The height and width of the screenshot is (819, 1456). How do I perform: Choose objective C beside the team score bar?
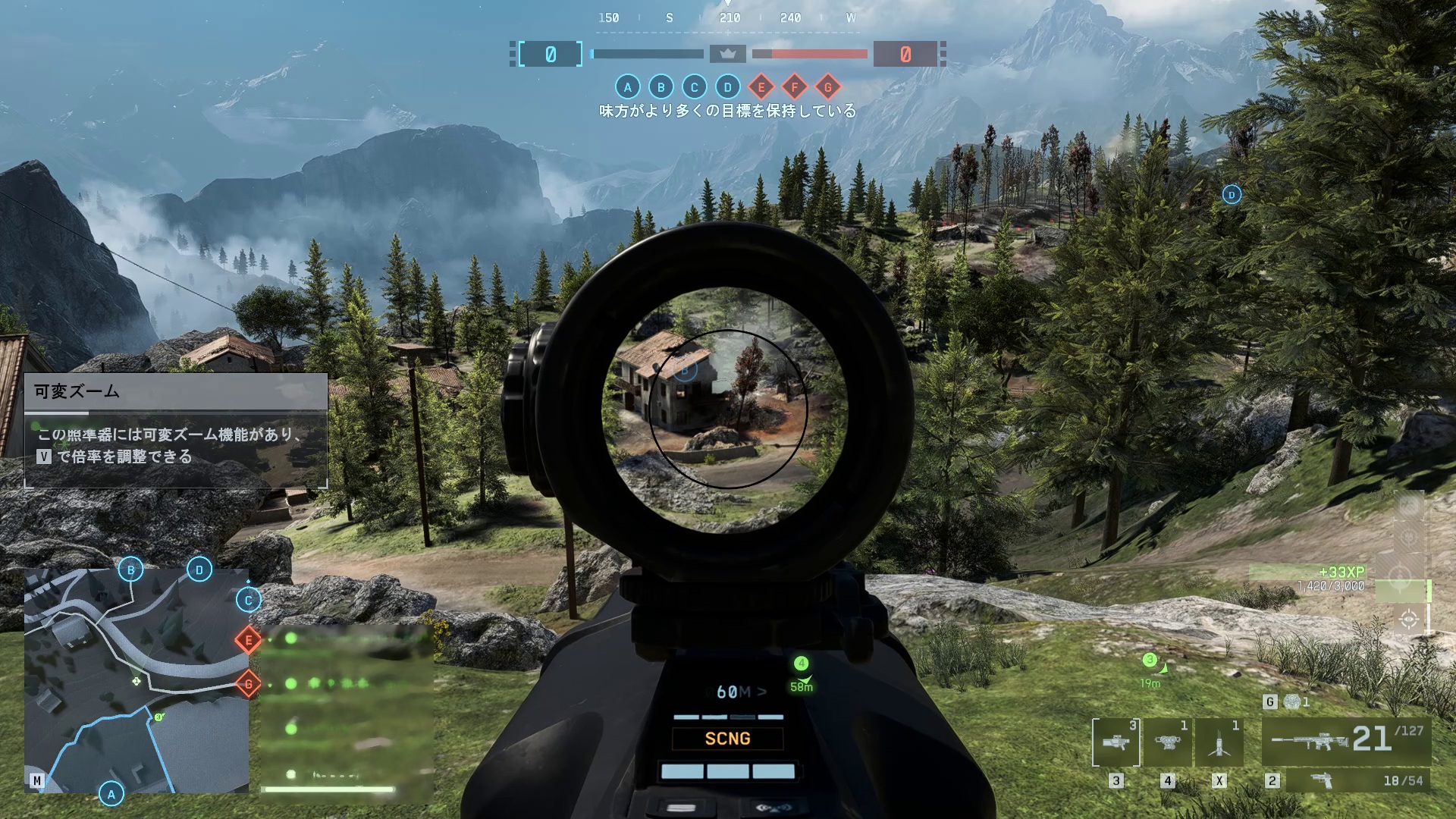[694, 87]
